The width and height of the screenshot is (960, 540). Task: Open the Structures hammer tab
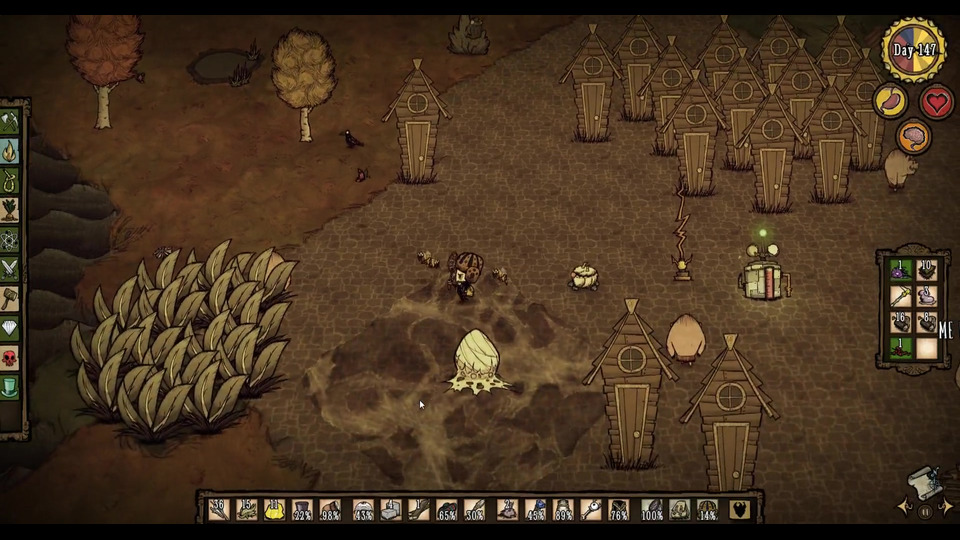pyautogui.click(x=10, y=298)
